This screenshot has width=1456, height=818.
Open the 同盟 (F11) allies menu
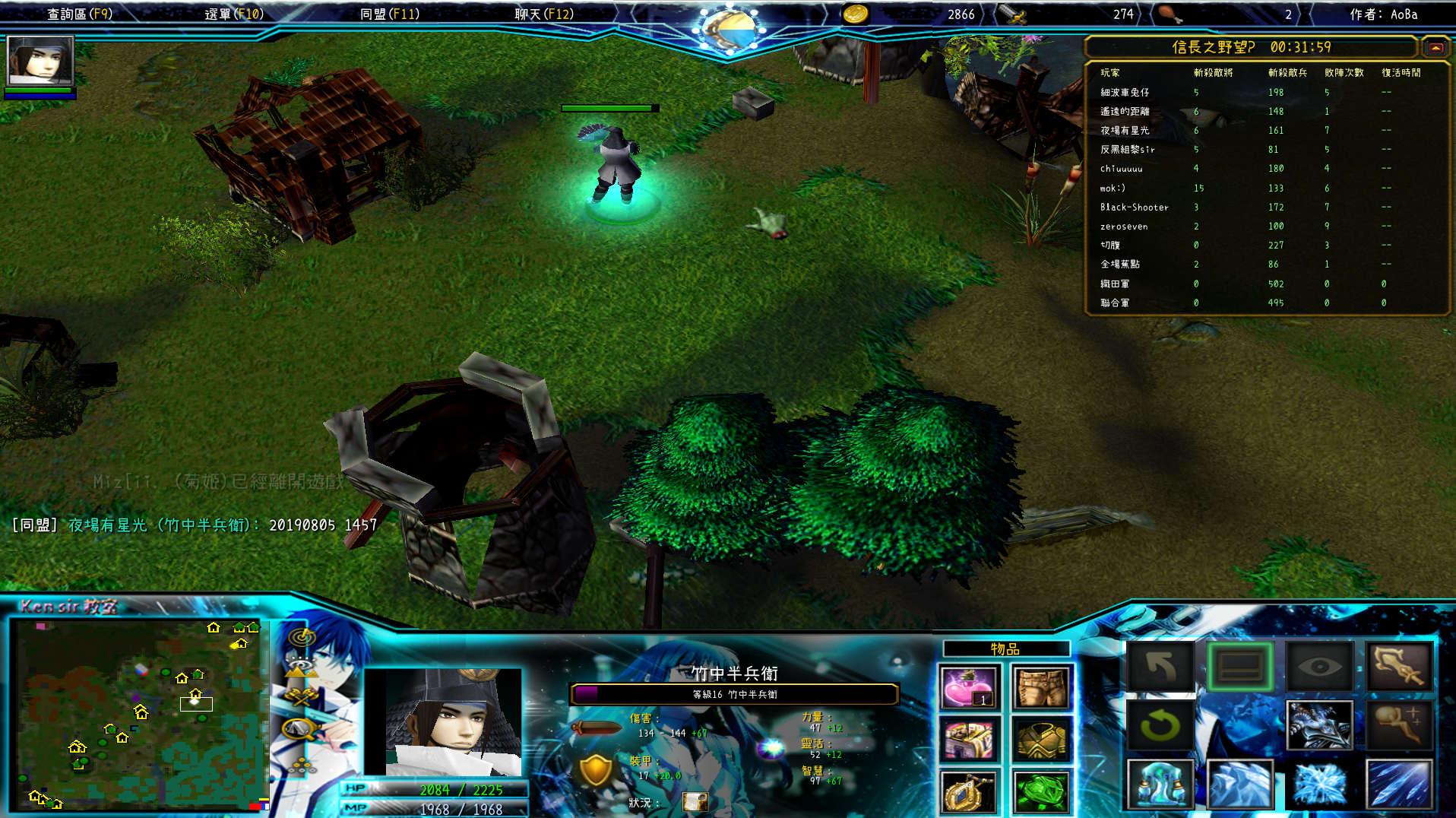click(389, 14)
